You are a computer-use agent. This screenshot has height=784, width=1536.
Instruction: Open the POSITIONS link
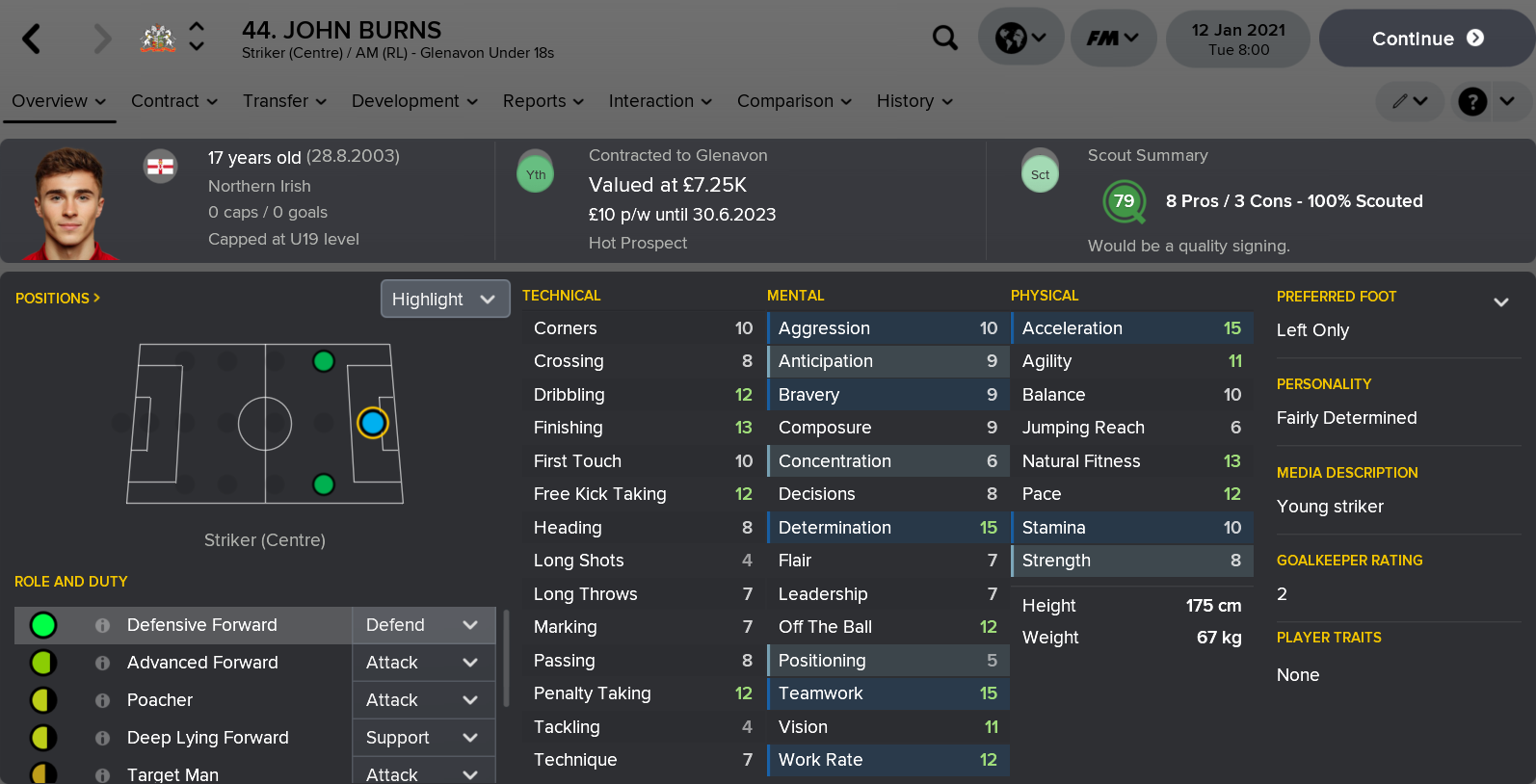pos(57,299)
